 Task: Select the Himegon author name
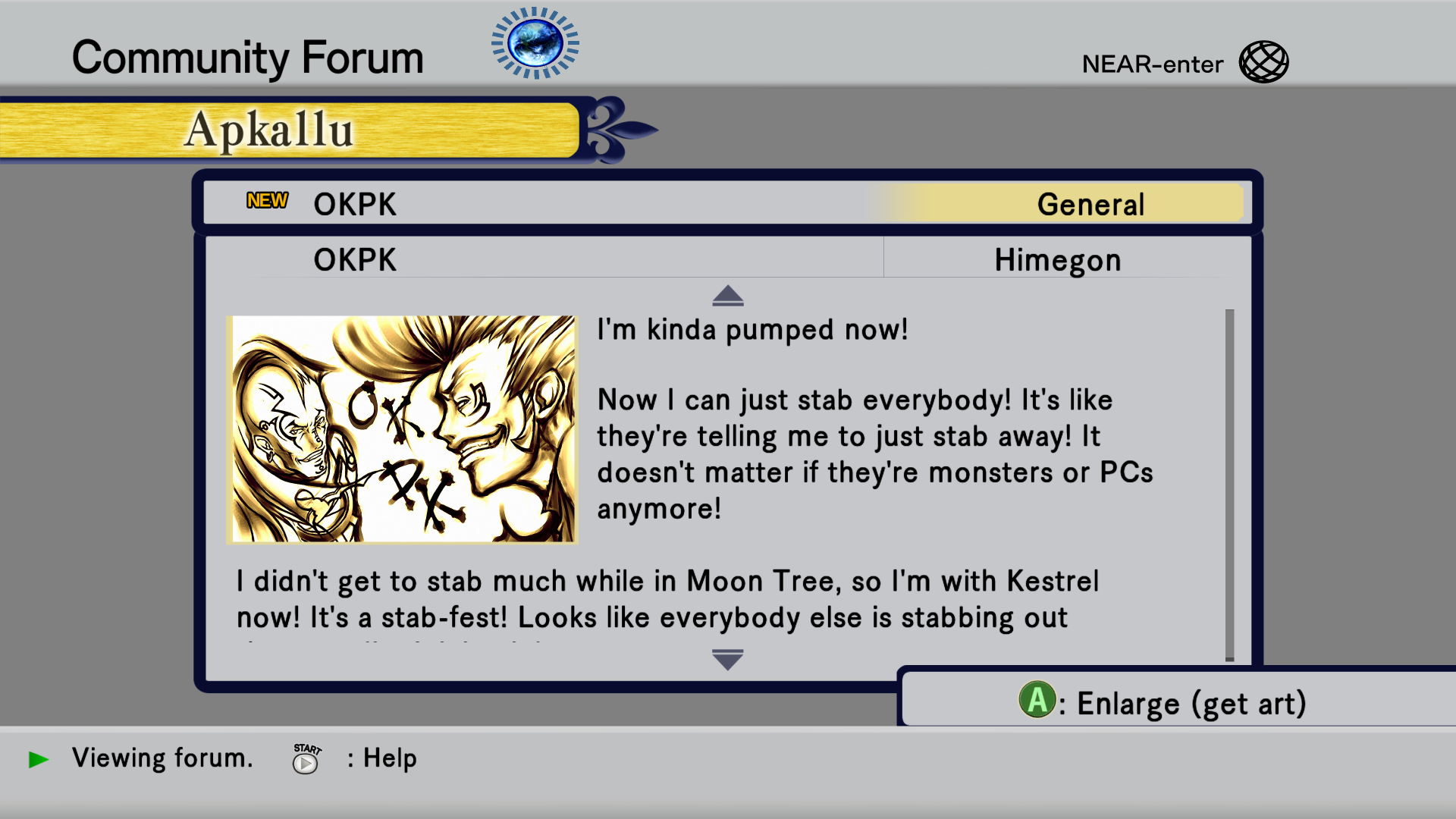coord(1057,260)
